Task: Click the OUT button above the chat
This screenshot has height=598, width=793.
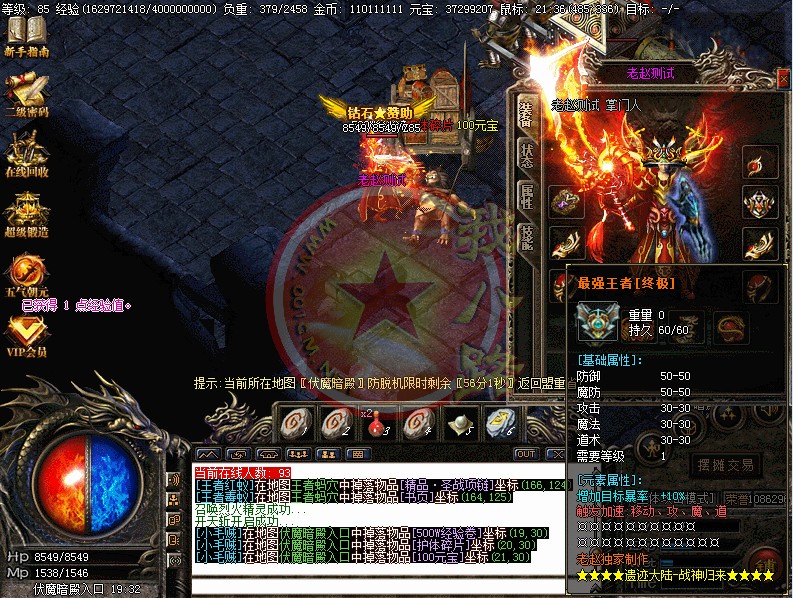Action: tap(526, 454)
